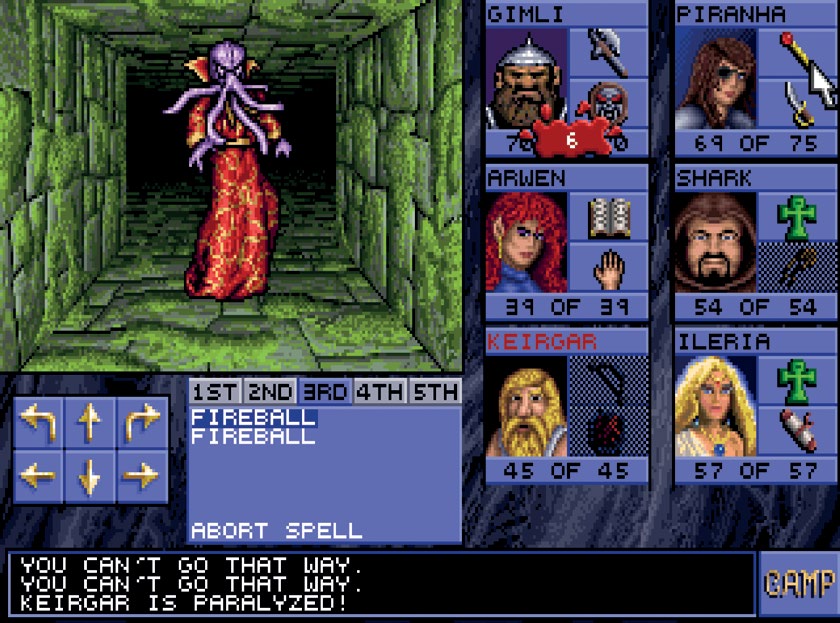This screenshot has width=840, height=623.
Task: Open the 2ND spell level tab
Action: click(270, 392)
